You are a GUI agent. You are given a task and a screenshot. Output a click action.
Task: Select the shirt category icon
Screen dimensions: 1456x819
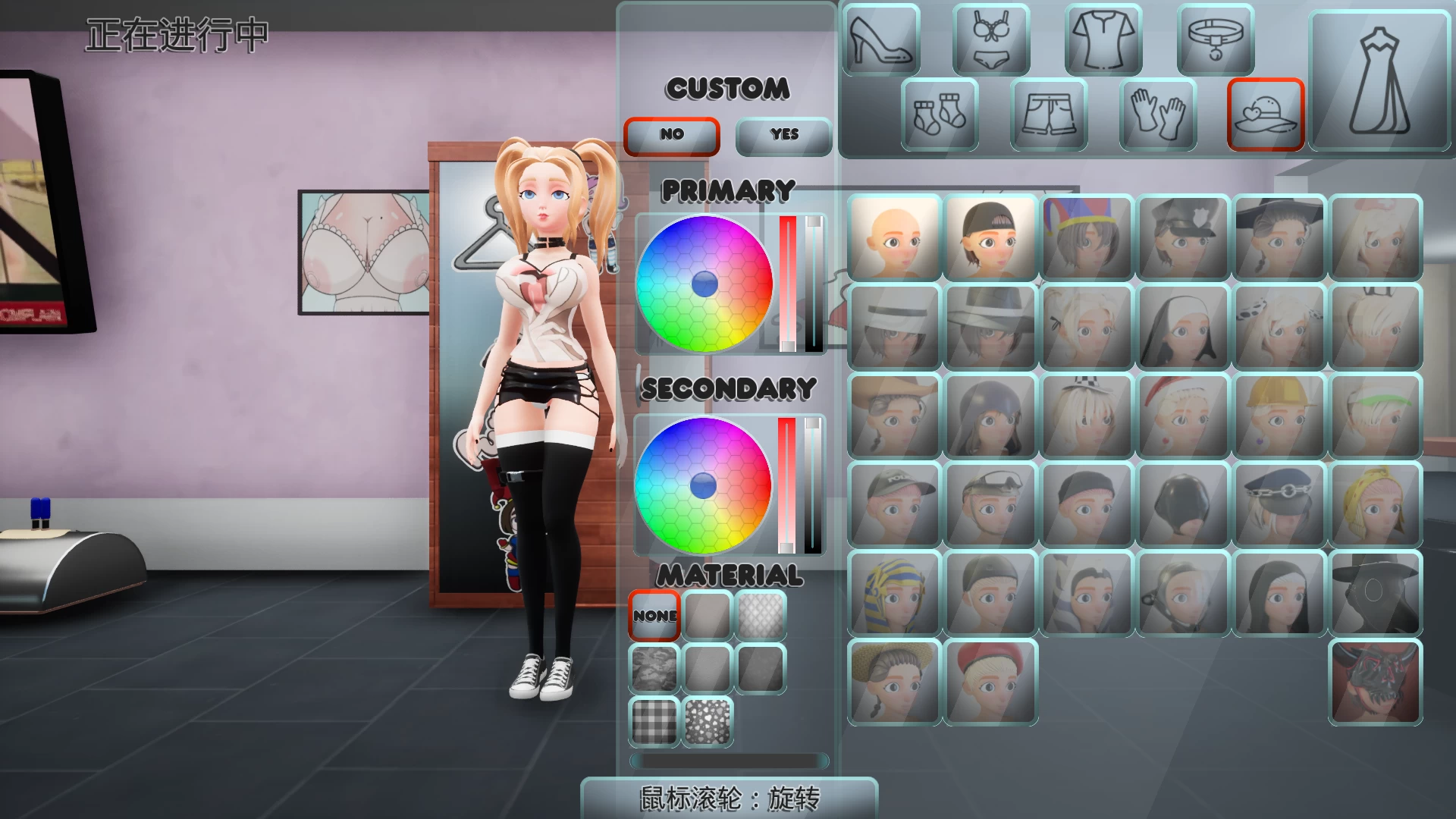1101,39
